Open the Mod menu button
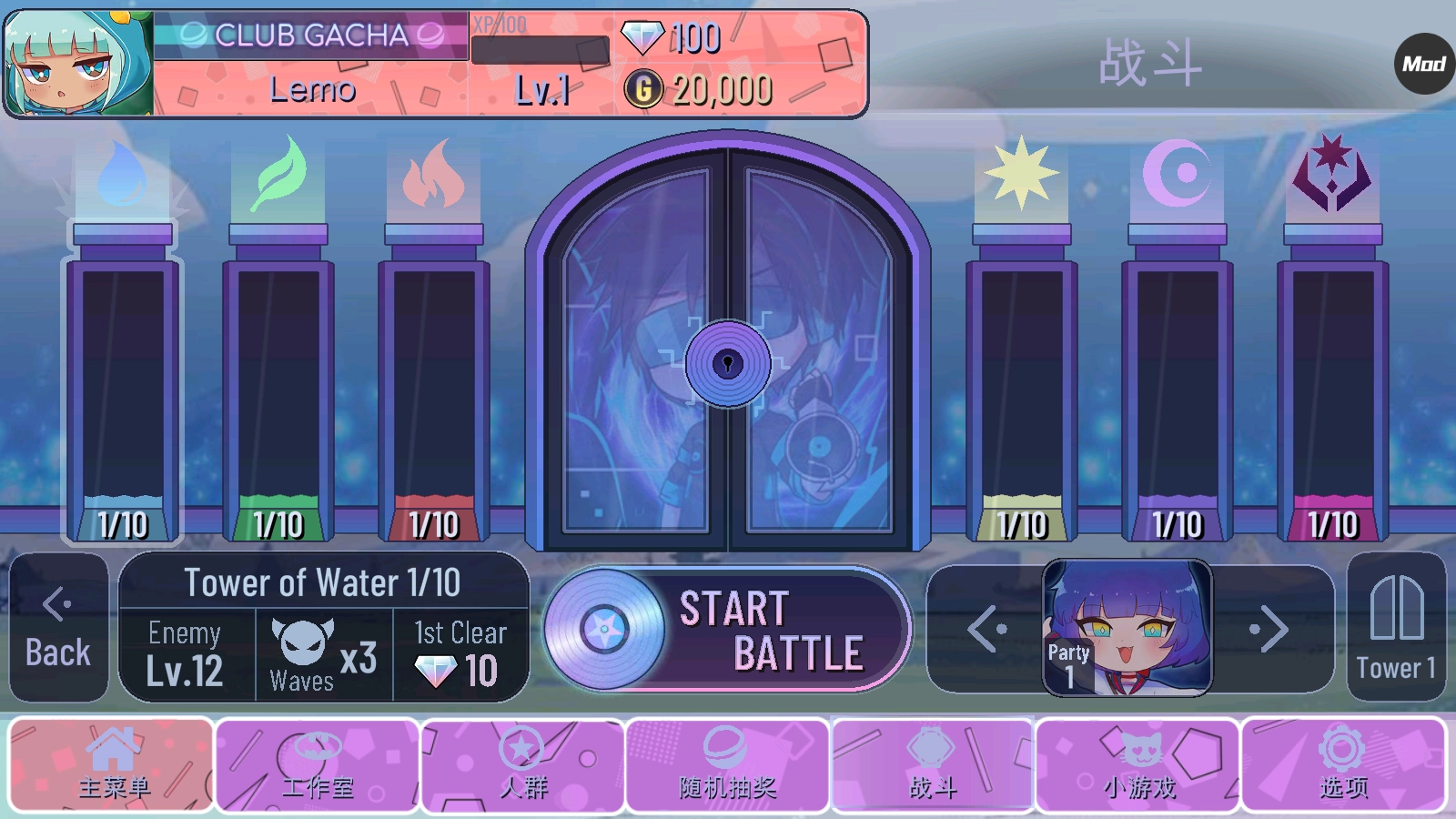Viewport: 1456px width, 819px height. [1424, 64]
